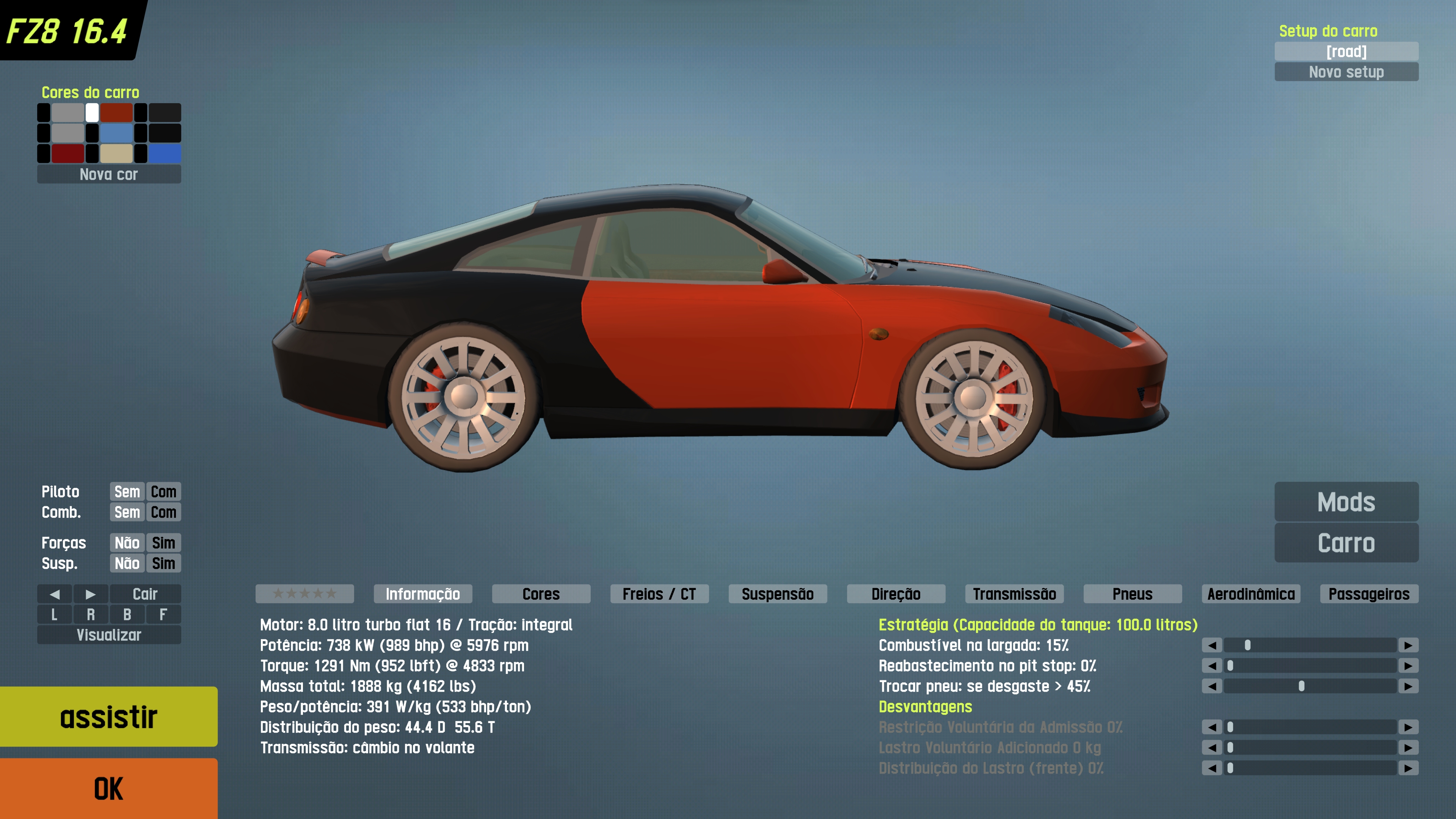Select the [road] setup entry
Image resolution: width=1456 pixels, height=819 pixels.
tap(1346, 52)
